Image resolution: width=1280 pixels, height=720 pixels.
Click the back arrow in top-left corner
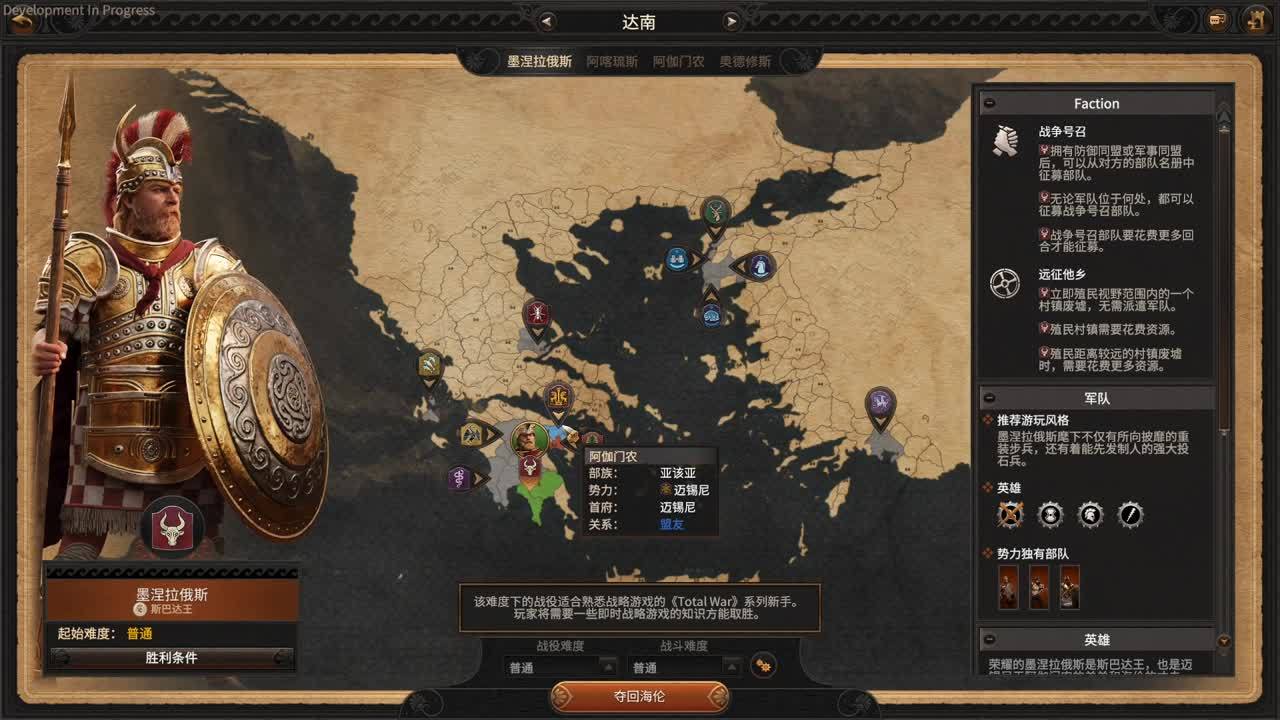22,20
